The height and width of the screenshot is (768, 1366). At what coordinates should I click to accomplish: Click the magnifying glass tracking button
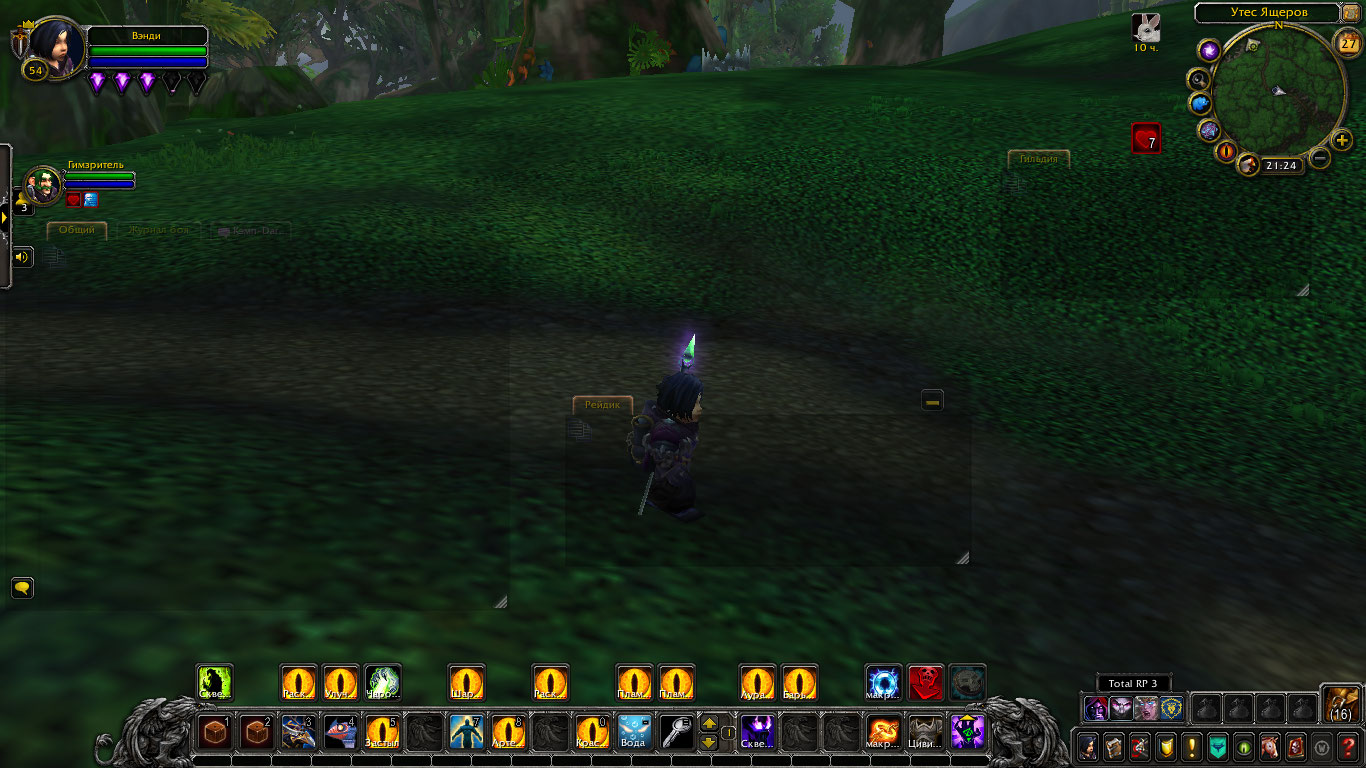pos(1197,78)
